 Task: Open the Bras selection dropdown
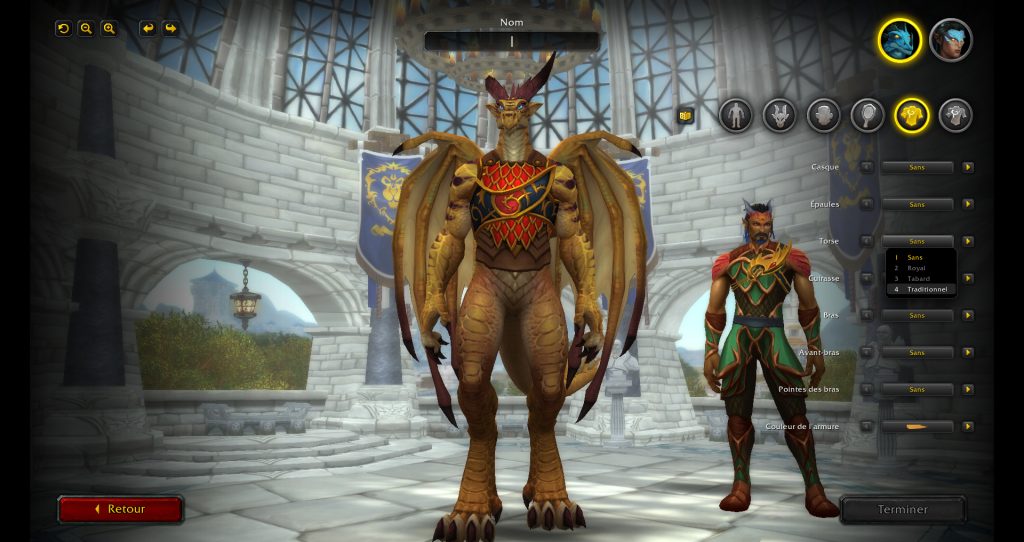click(x=917, y=315)
